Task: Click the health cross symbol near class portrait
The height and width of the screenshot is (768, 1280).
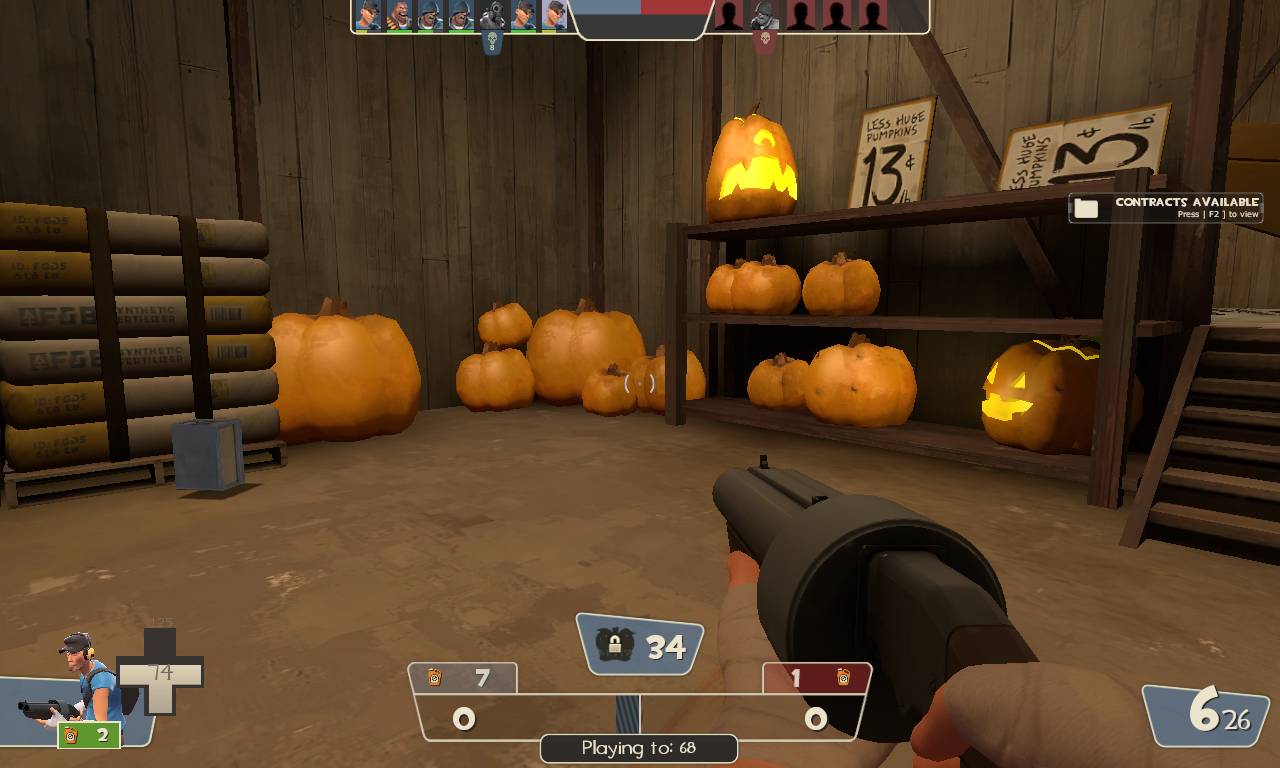Action: (x=161, y=670)
